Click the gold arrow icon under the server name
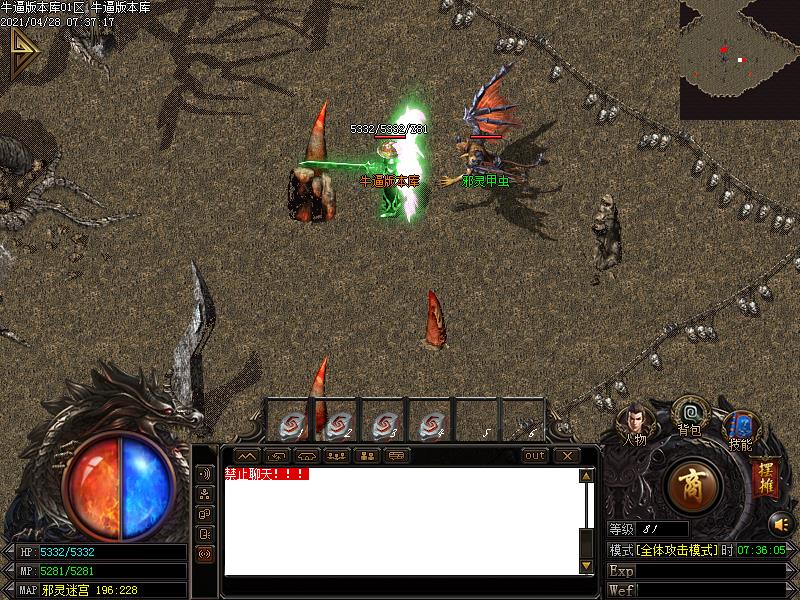 (23, 53)
